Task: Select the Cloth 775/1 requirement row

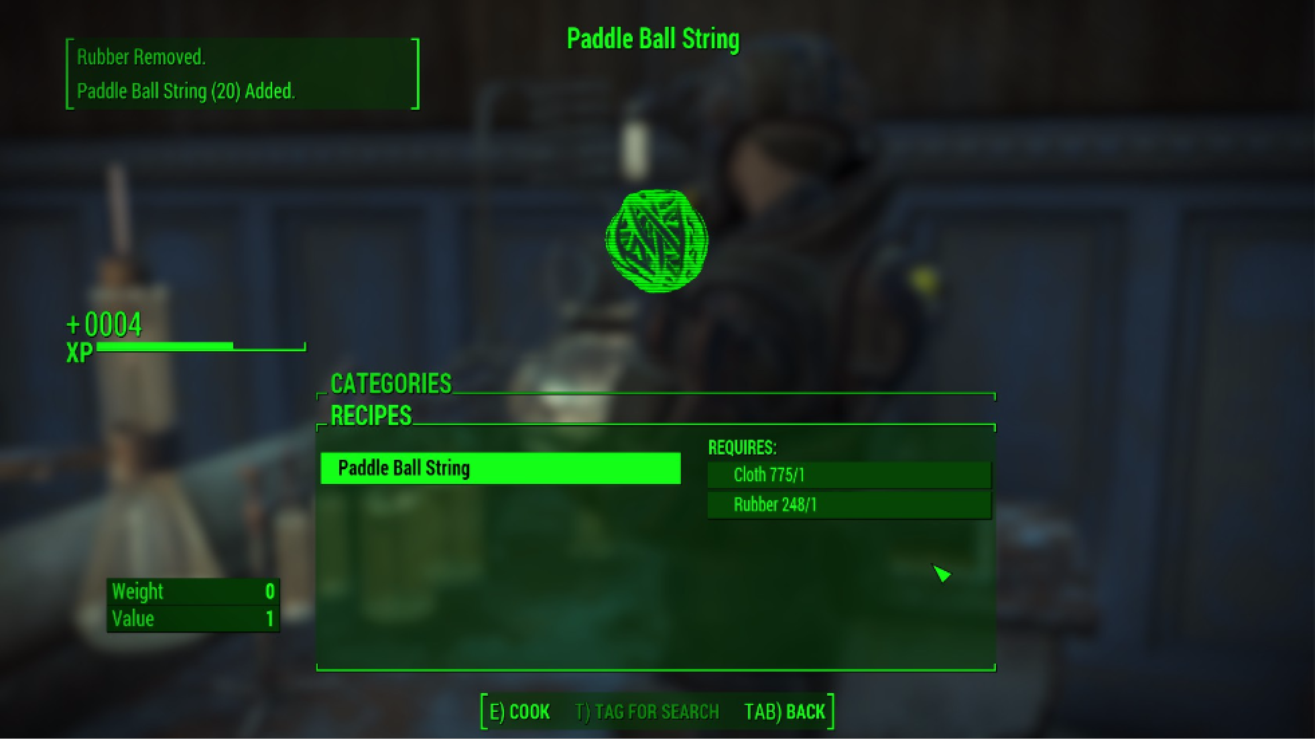Action: [848, 475]
